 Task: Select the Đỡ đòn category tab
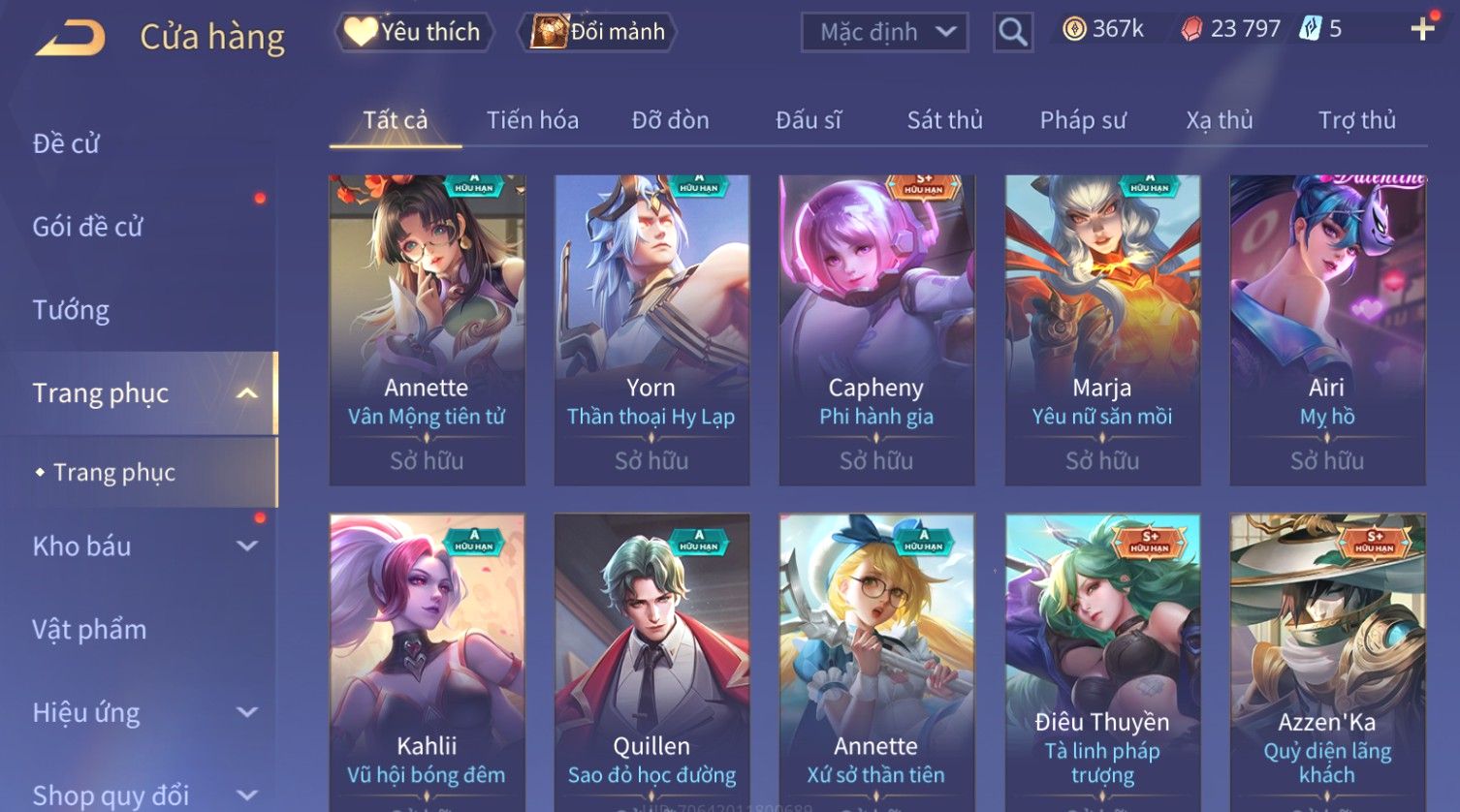point(670,120)
